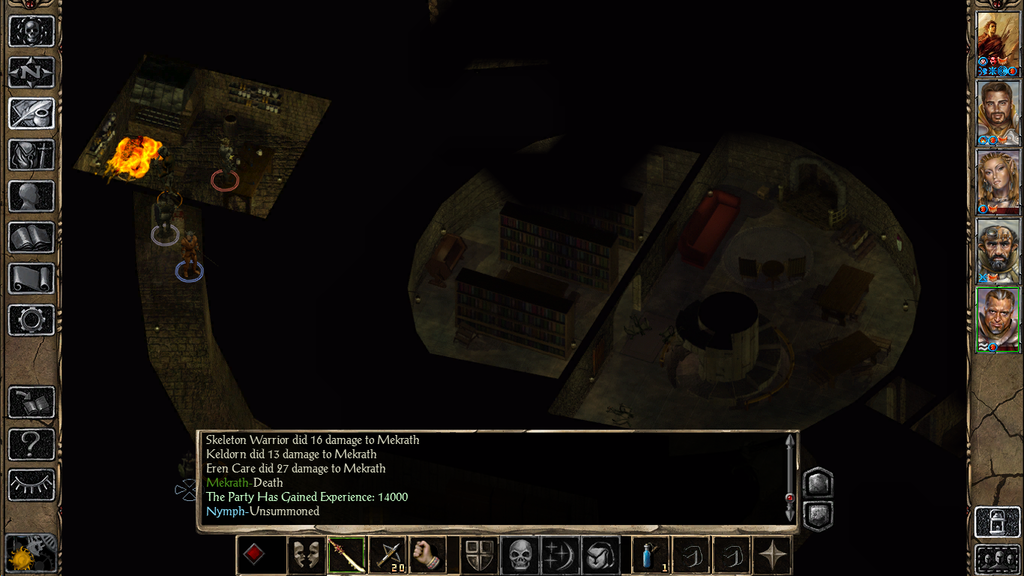
Task: Equip the flaming sword quick weapon
Action: pyautogui.click(x=345, y=555)
